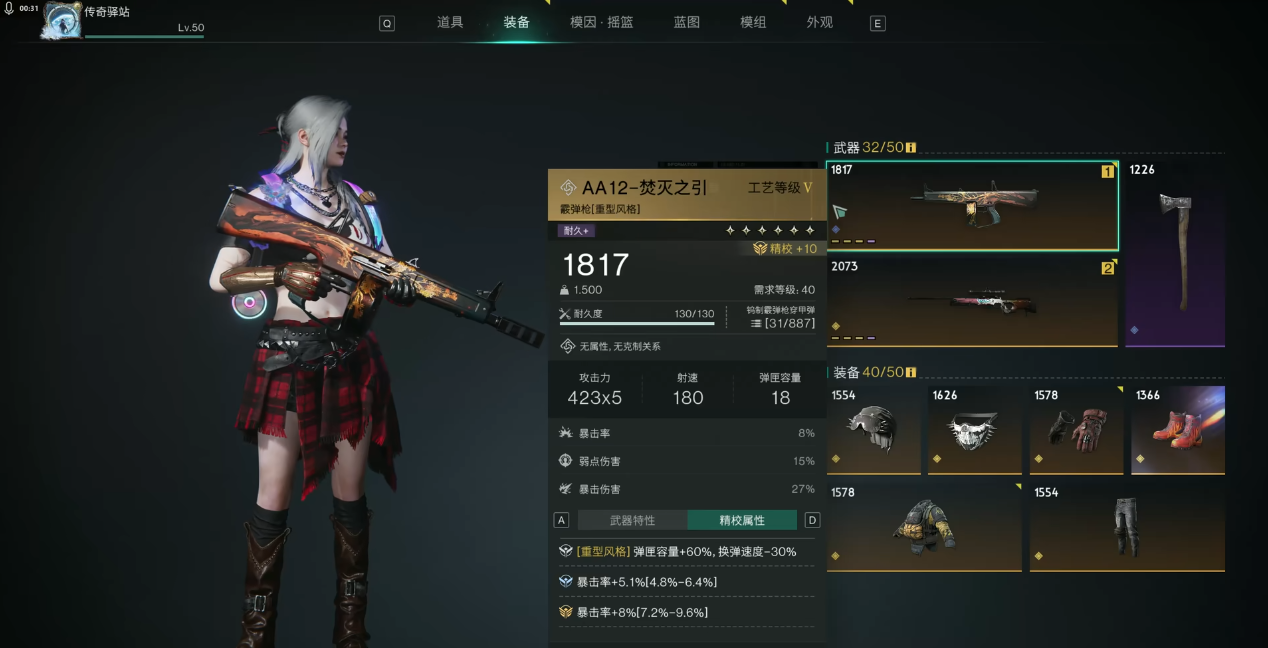Switch to the 外观 appearance tab

tap(820, 22)
